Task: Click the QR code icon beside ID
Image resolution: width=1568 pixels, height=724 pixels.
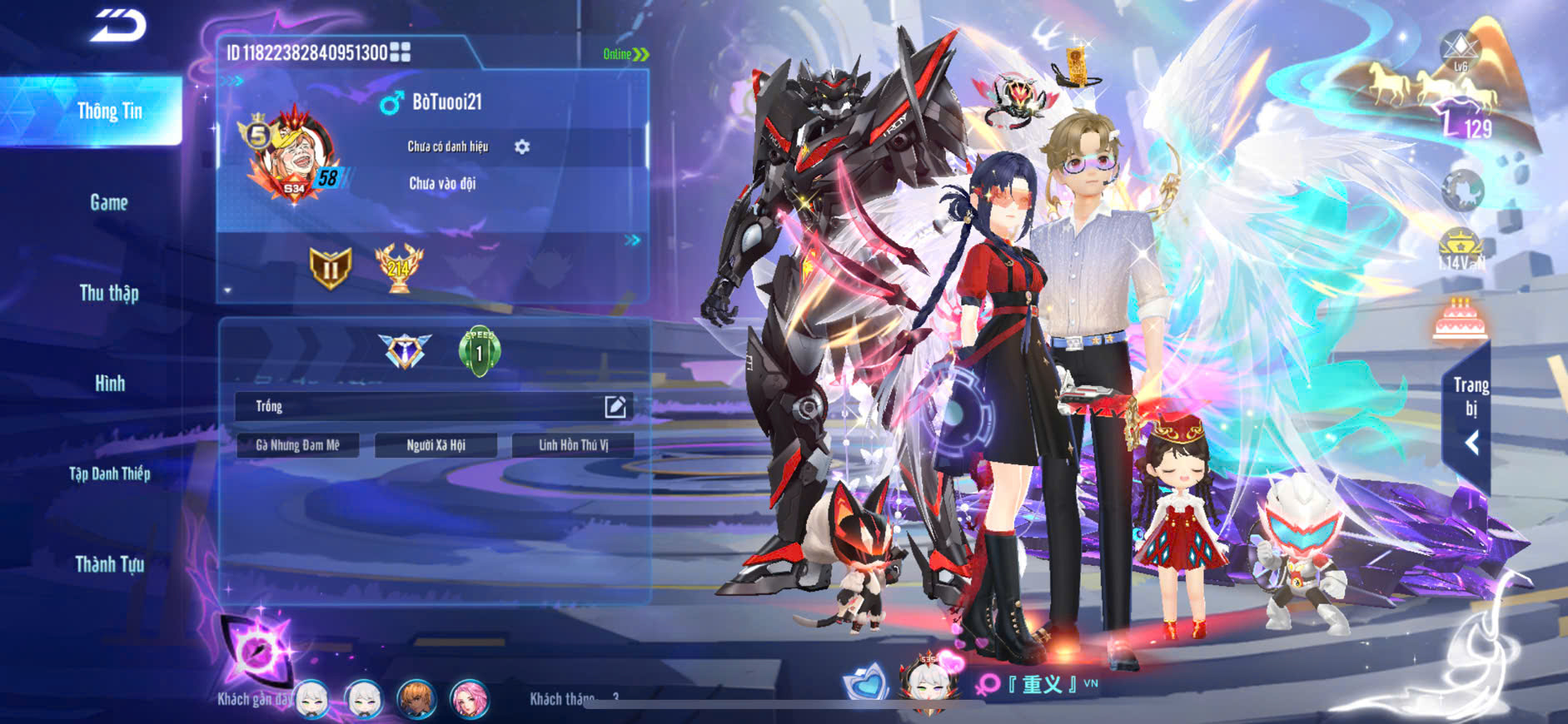Action: tap(401, 52)
